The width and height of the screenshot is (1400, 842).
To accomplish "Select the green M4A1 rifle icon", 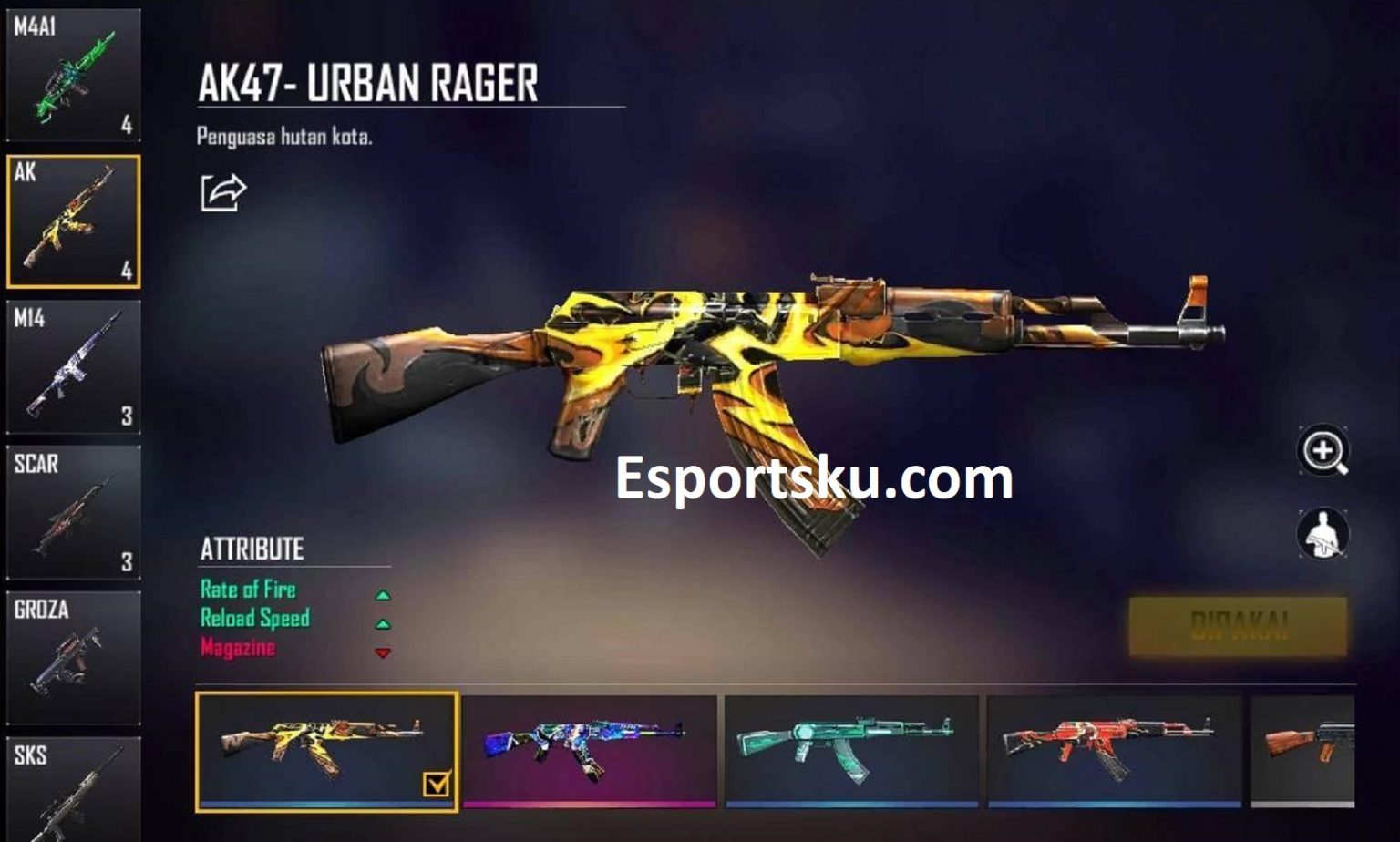I will (x=71, y=73).
